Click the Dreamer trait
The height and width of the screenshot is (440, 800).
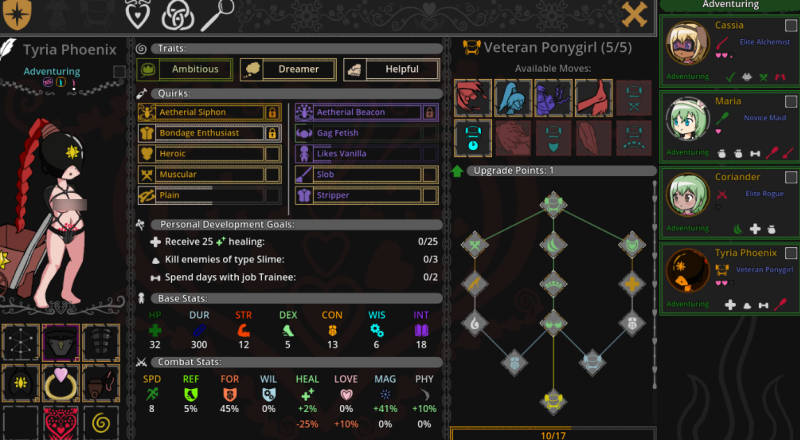(288, 69)
